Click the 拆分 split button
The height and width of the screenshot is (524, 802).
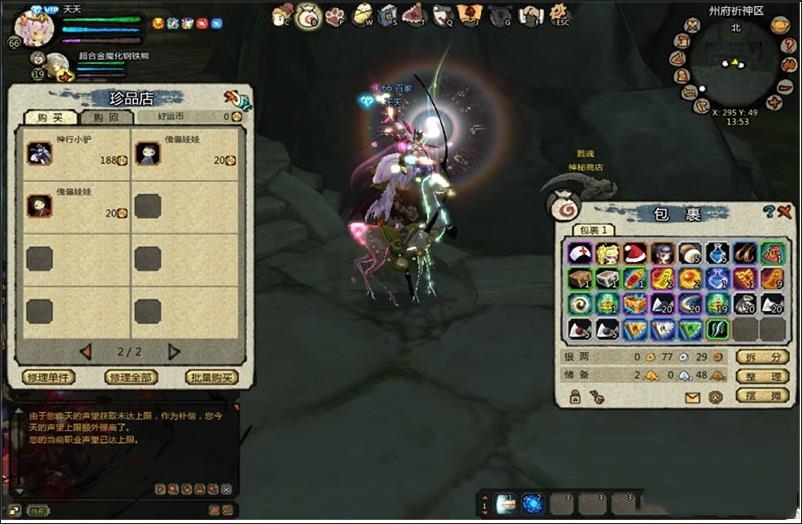tap(762, 357)
